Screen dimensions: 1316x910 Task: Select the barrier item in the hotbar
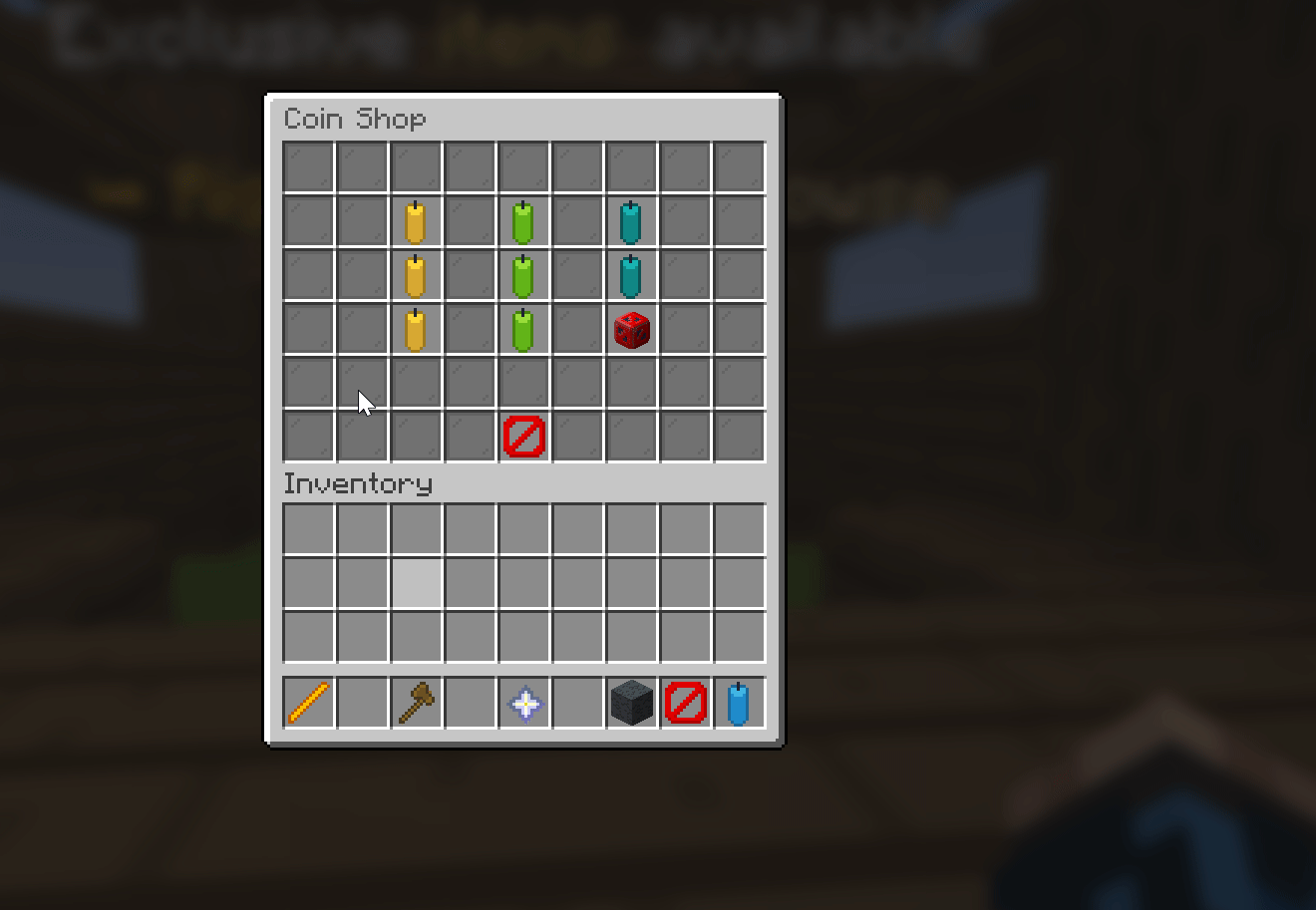(685, 702)
